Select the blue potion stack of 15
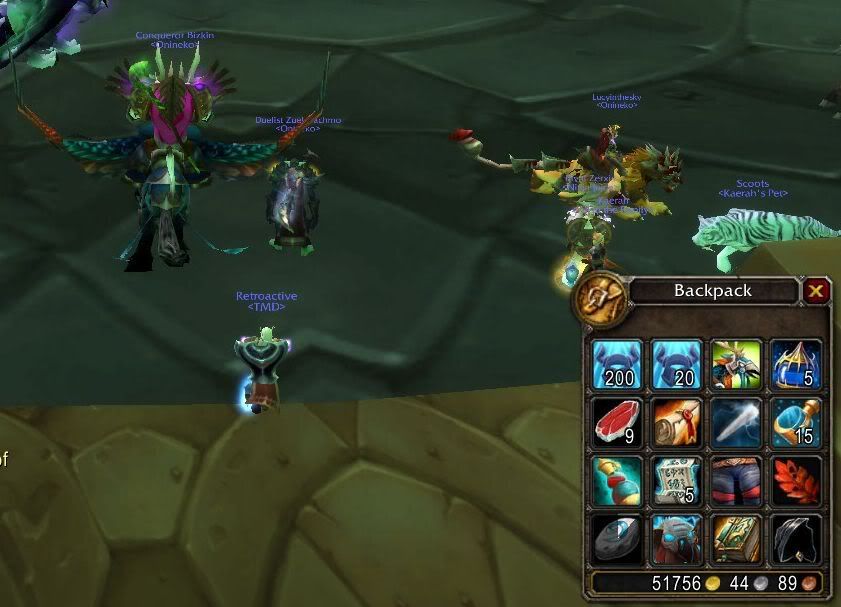 pyautogui.click(x=796, y=423)
